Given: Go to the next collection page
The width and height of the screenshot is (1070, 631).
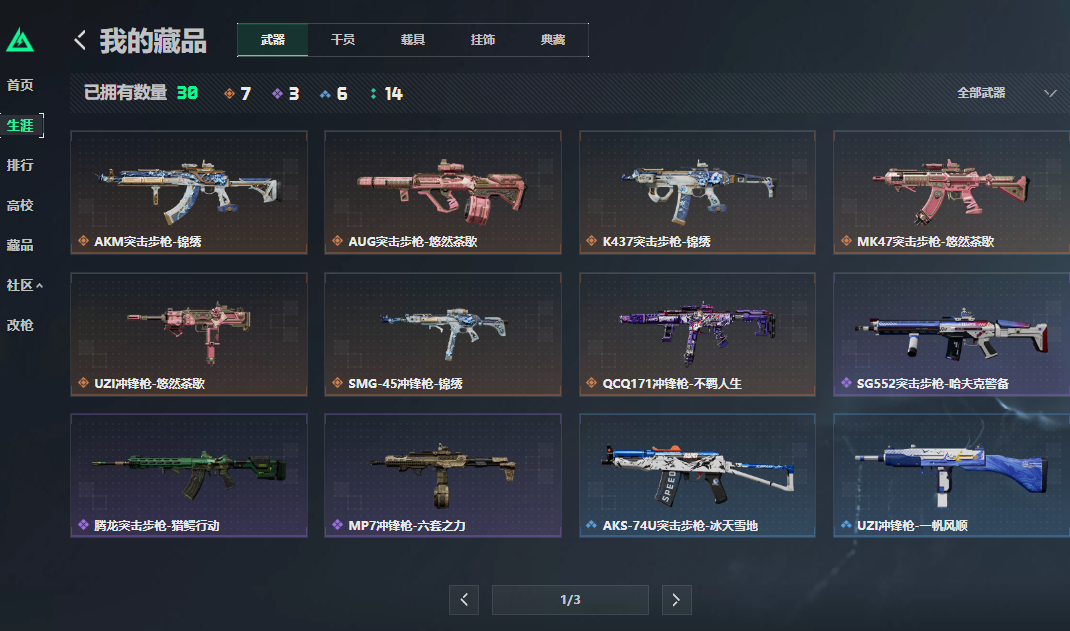Looking at the screenshot, I should 676,600.
